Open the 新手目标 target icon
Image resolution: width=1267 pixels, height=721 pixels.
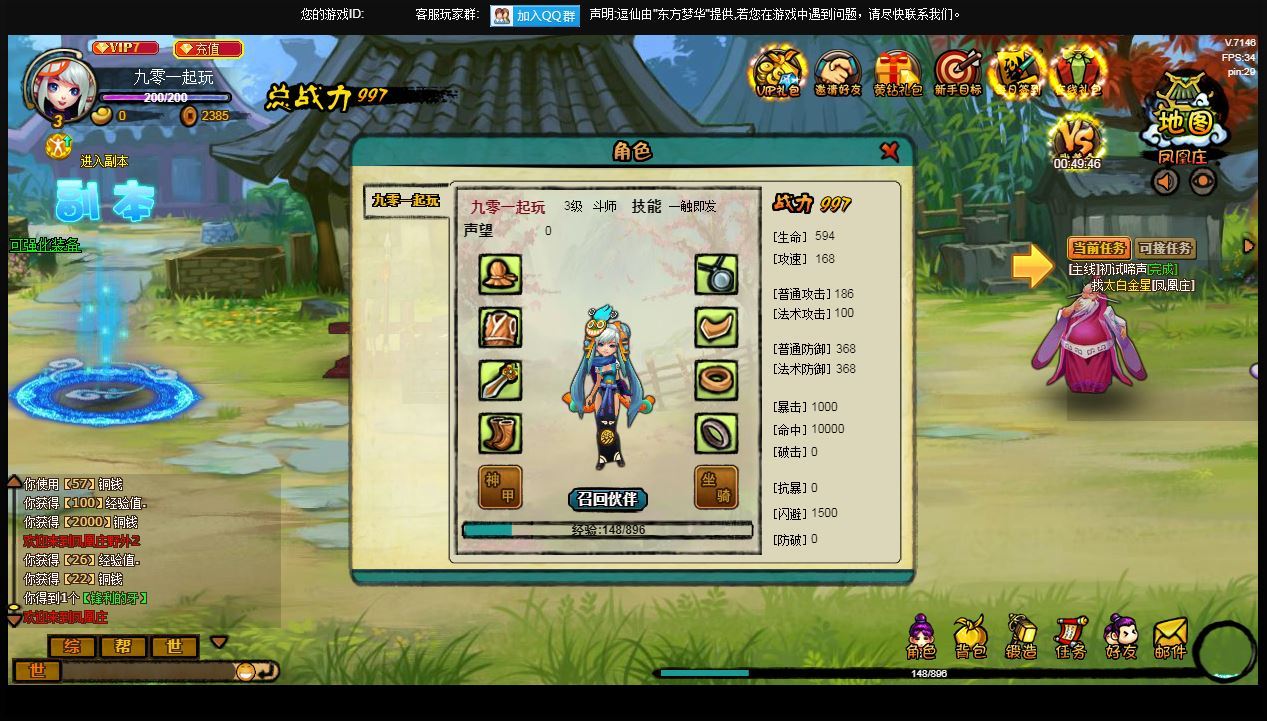click(957, 73)
